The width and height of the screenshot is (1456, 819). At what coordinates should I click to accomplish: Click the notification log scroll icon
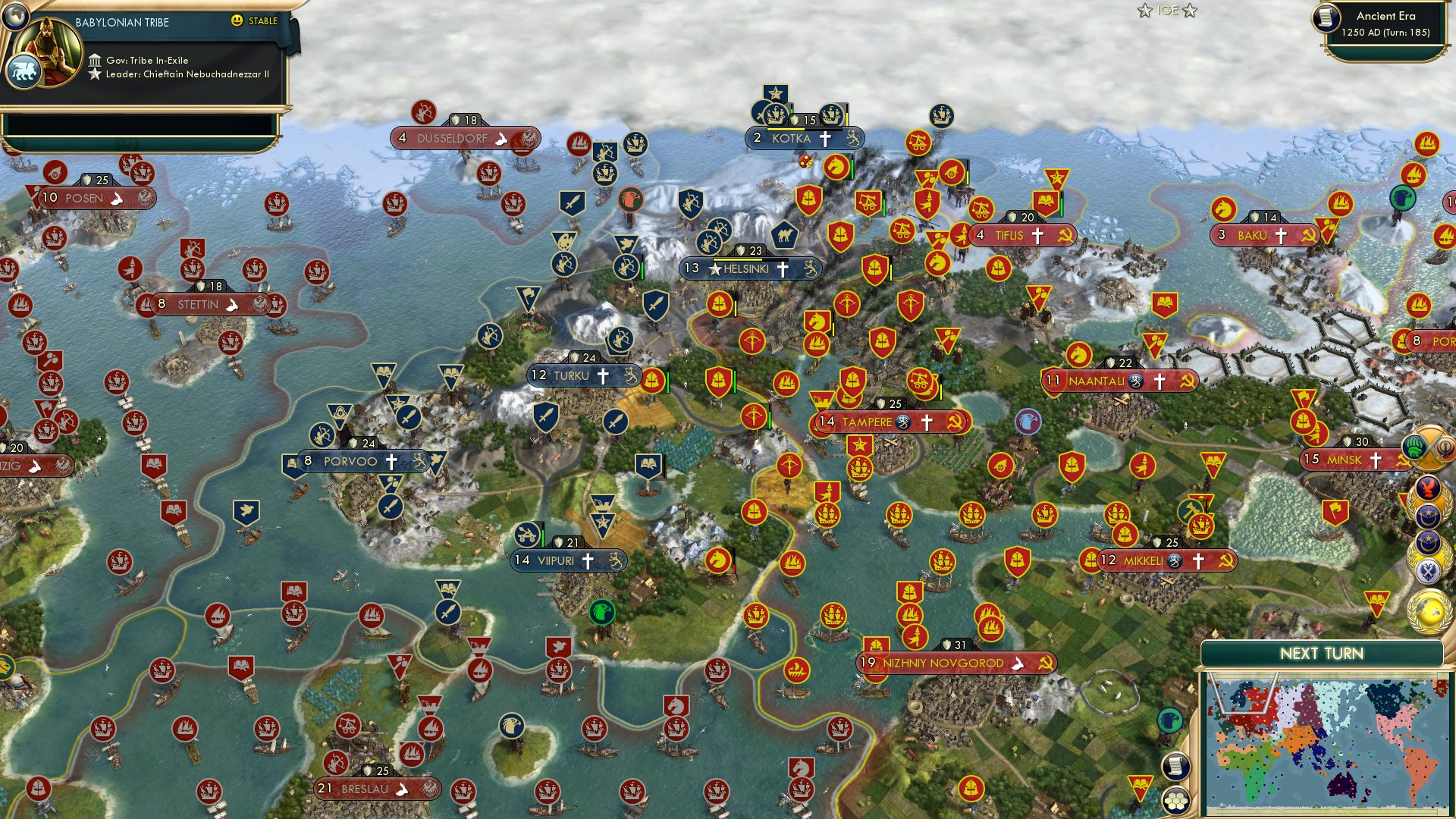pos(1175,764)
